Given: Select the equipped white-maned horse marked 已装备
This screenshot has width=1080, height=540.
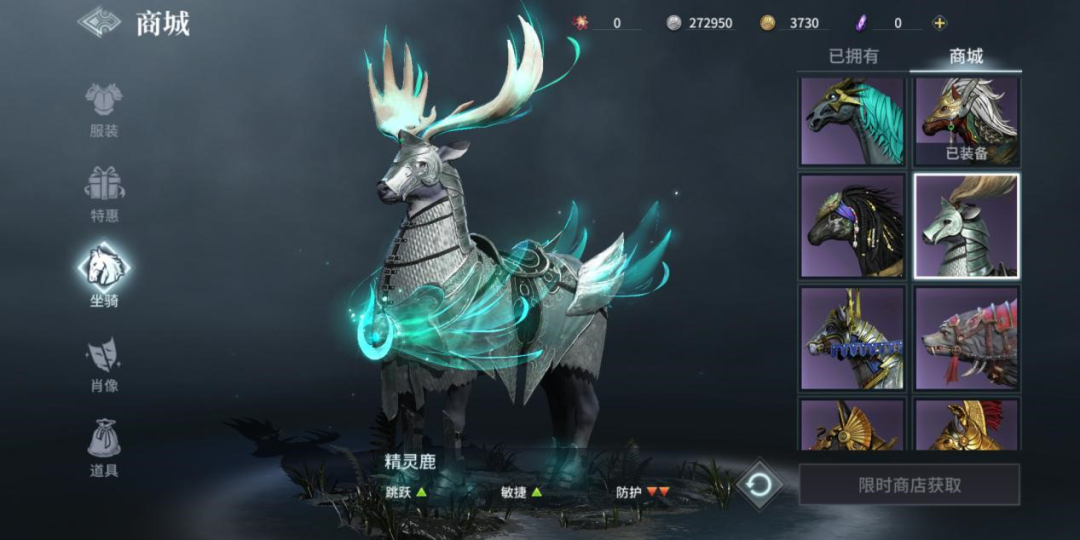Looking at the screenshot, I should [966, 121].
